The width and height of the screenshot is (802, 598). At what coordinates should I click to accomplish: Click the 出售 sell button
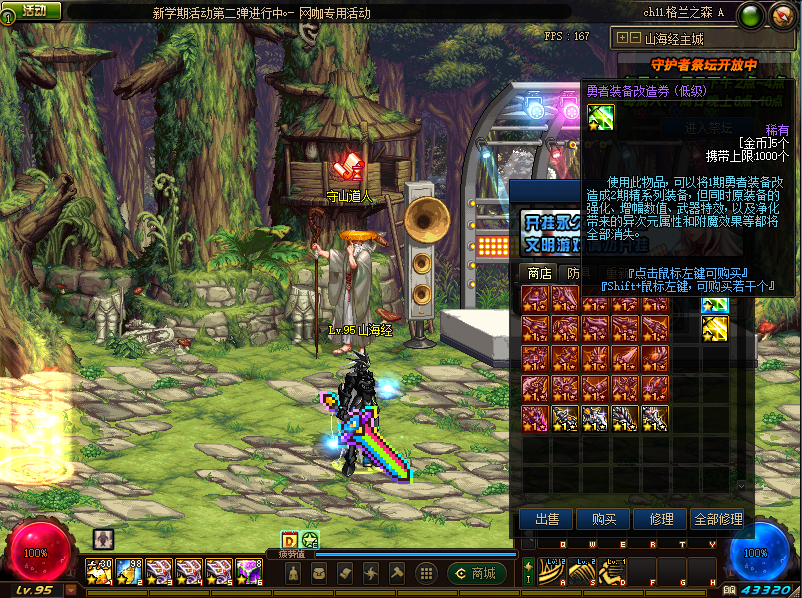(547, 519)
